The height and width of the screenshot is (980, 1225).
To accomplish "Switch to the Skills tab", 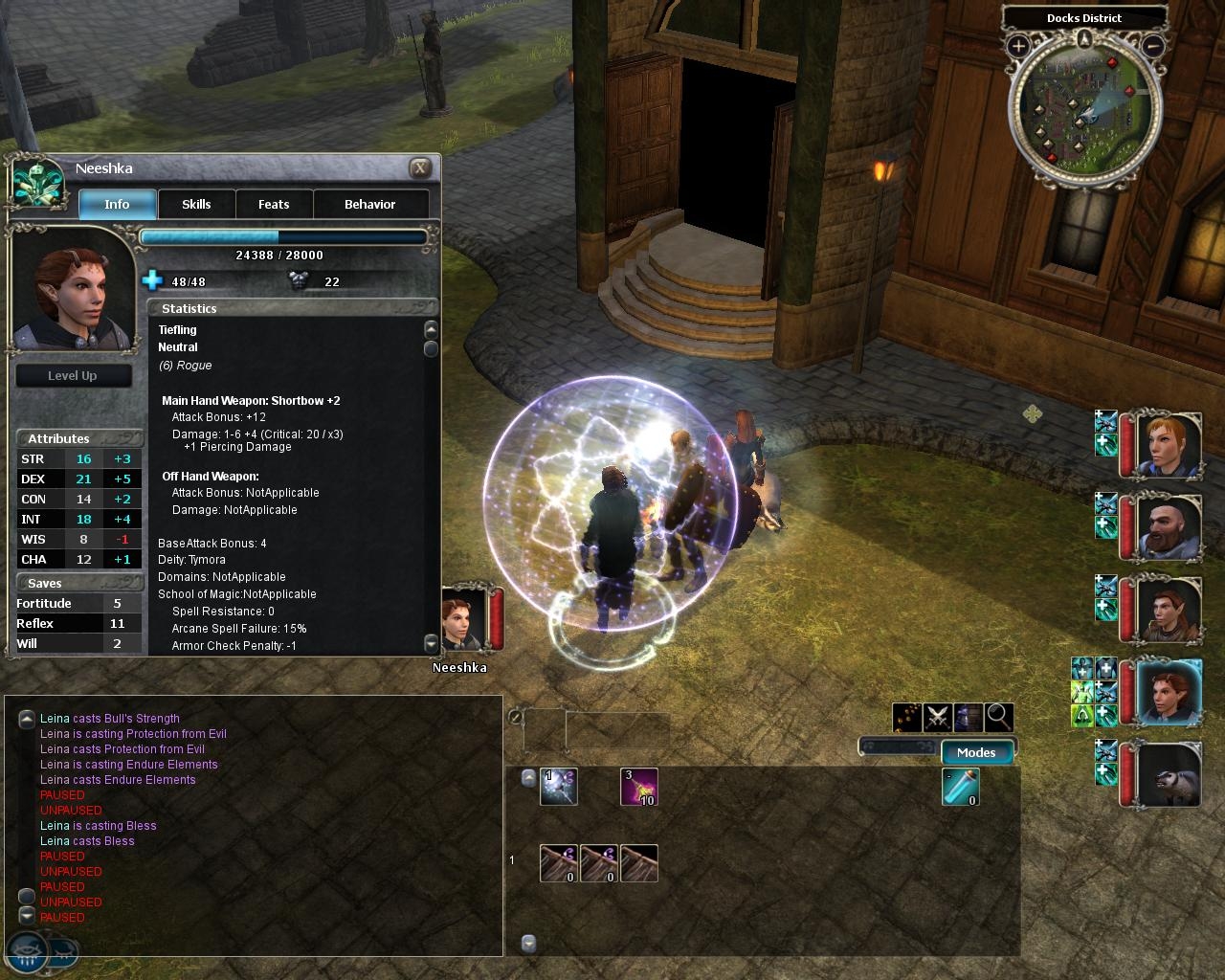I will [196, 204].
